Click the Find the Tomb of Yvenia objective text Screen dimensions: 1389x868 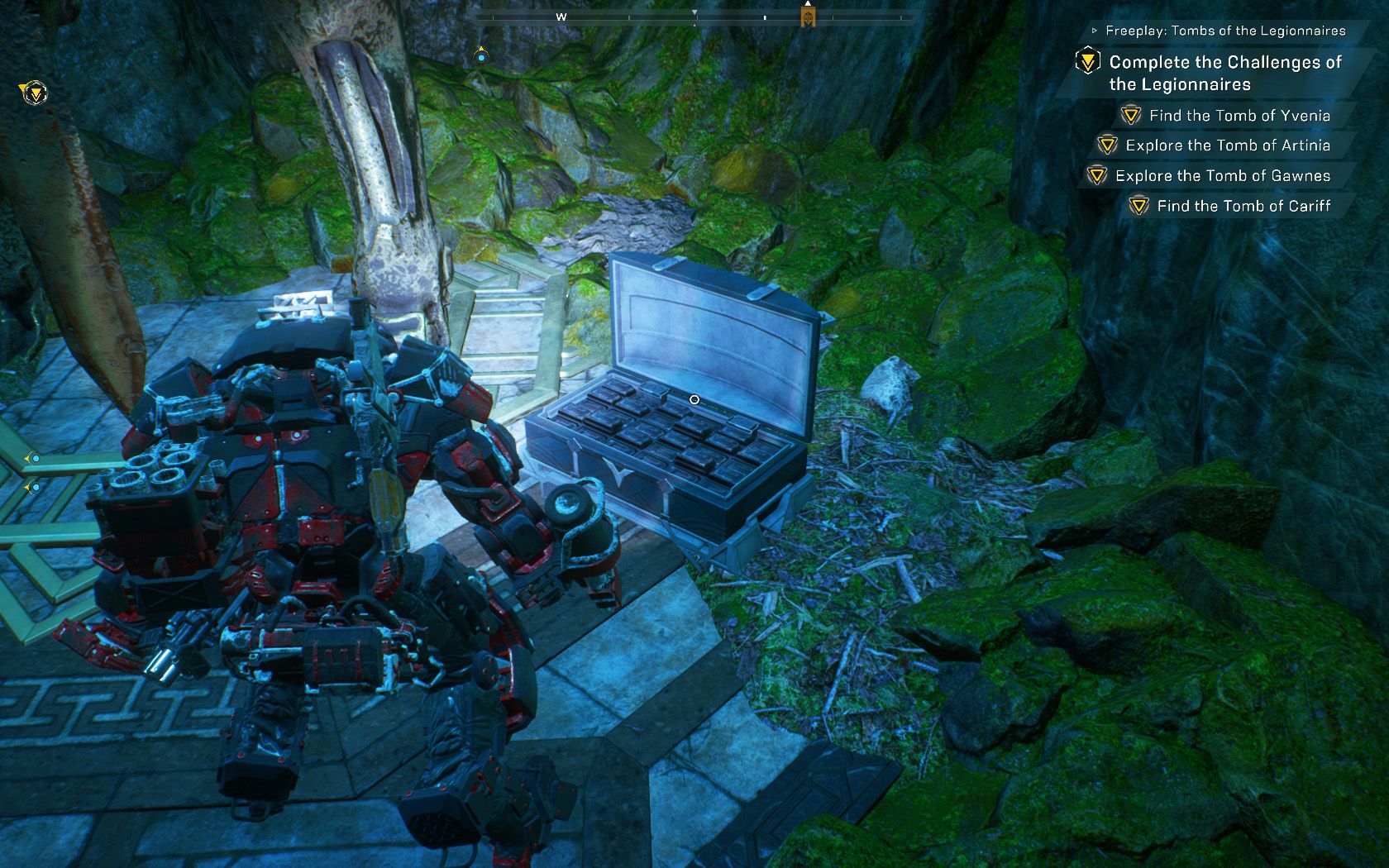[1238, 116]
